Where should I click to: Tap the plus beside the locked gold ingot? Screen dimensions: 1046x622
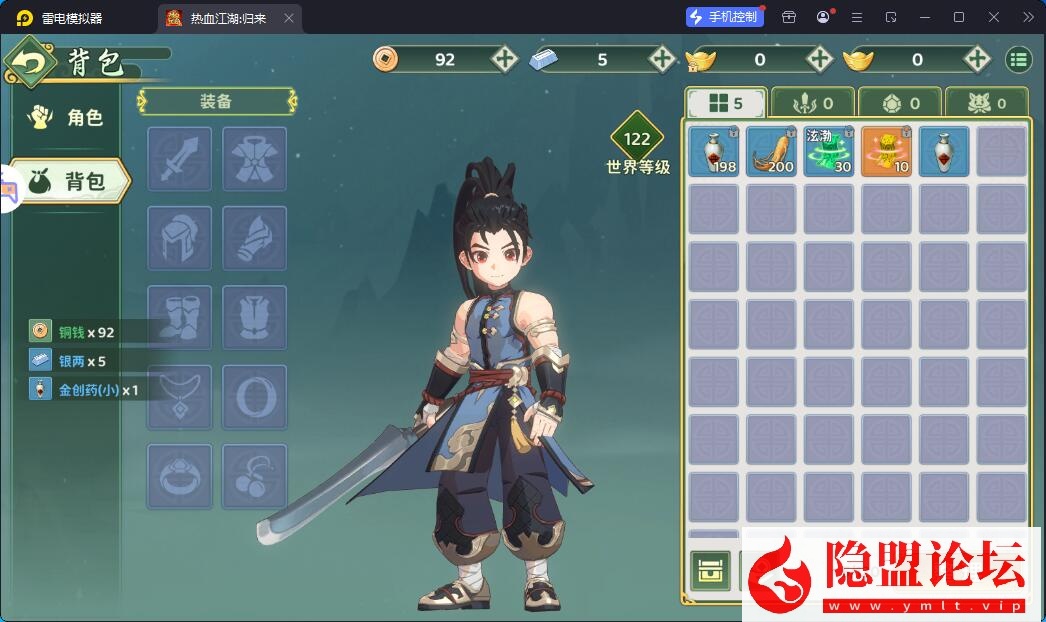pos(820,59)
